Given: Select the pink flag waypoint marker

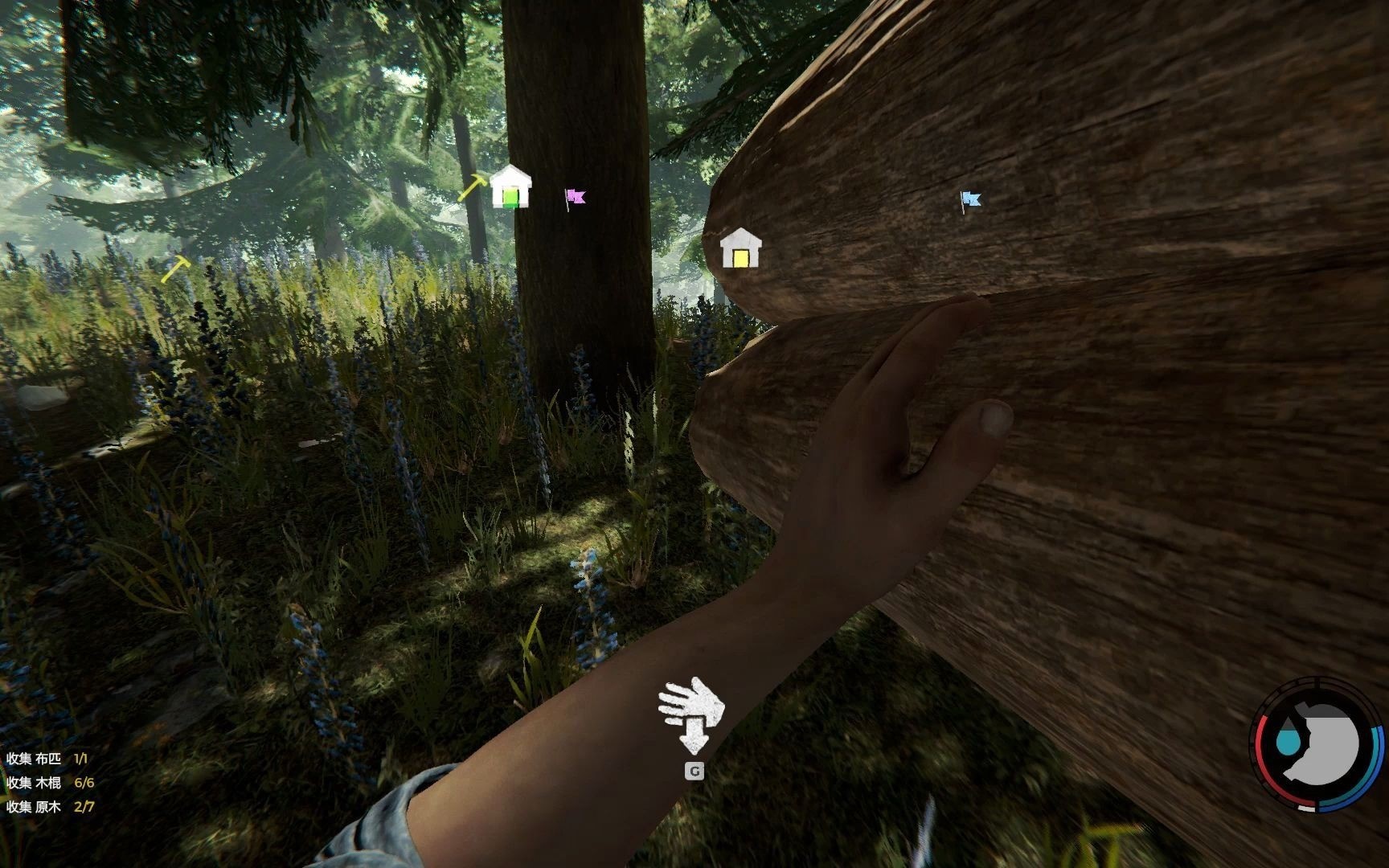Looking at the screenshot, I should coord(575,197).
